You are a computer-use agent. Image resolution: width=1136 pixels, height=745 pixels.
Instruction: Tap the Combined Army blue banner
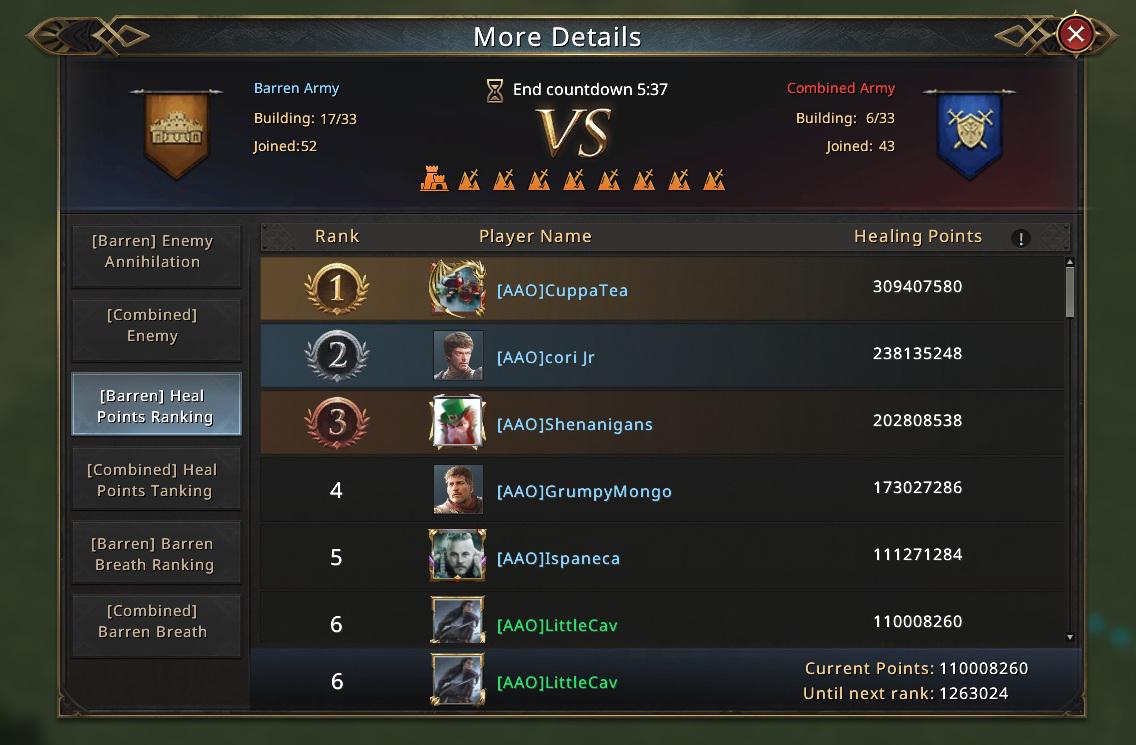click(968, 133)
